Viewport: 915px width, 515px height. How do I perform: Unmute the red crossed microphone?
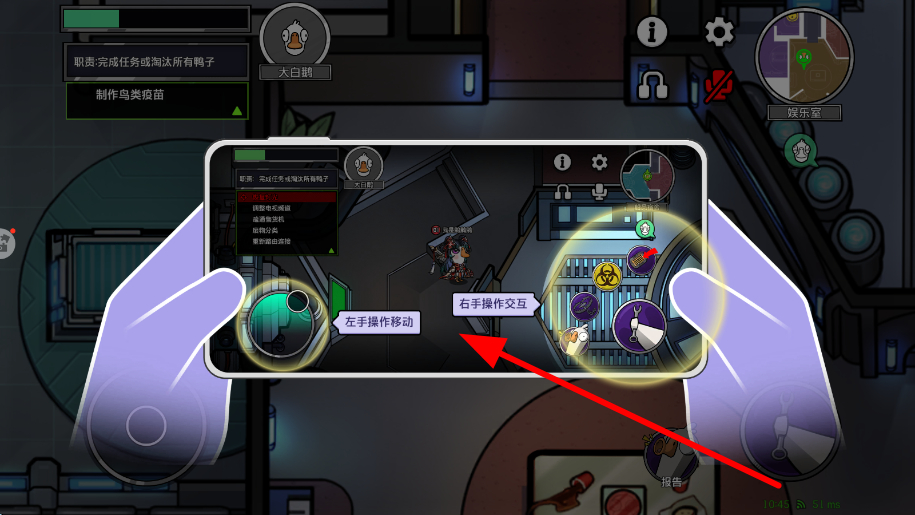[x=719, y=86]
